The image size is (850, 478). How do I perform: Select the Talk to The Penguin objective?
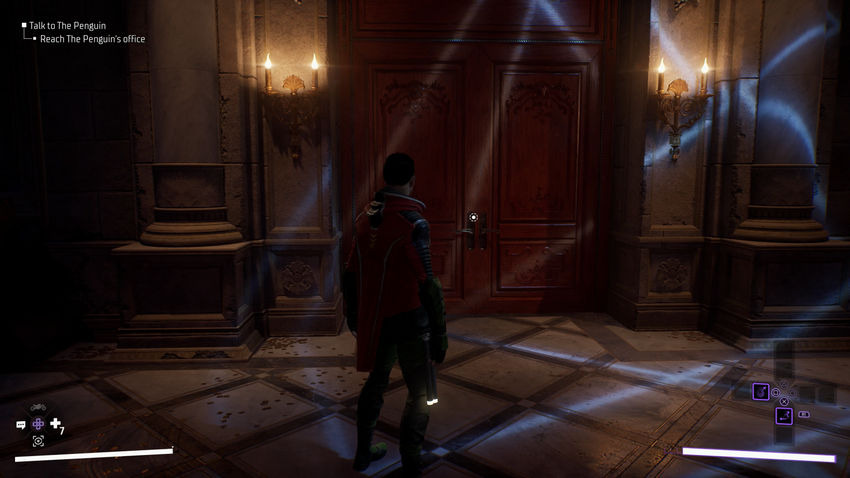tap(67, 25)
